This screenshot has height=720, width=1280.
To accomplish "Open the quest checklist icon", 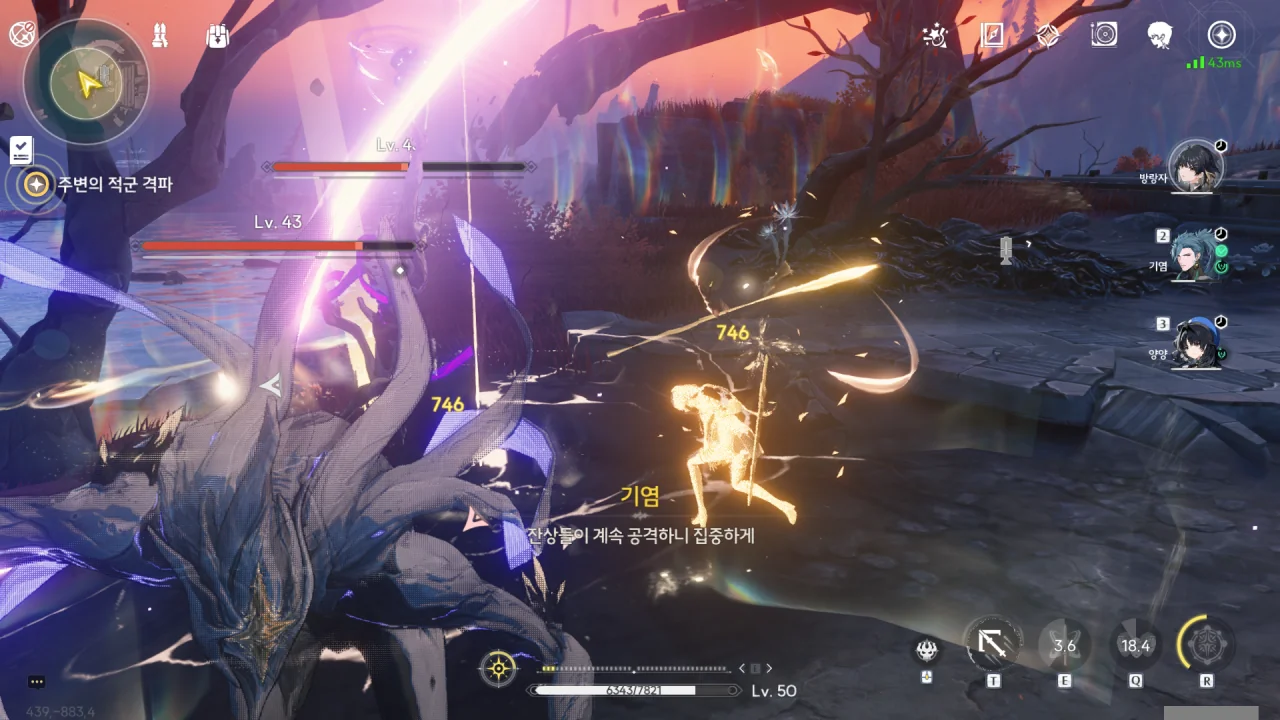I will click(21, 150).
